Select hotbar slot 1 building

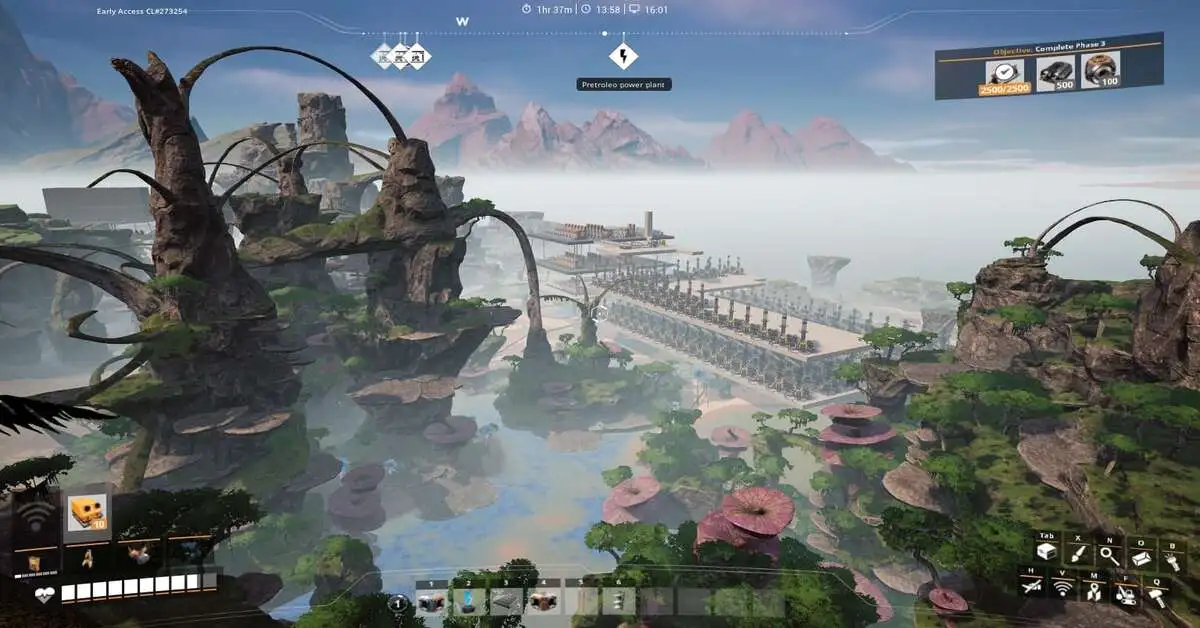(431, 601)
